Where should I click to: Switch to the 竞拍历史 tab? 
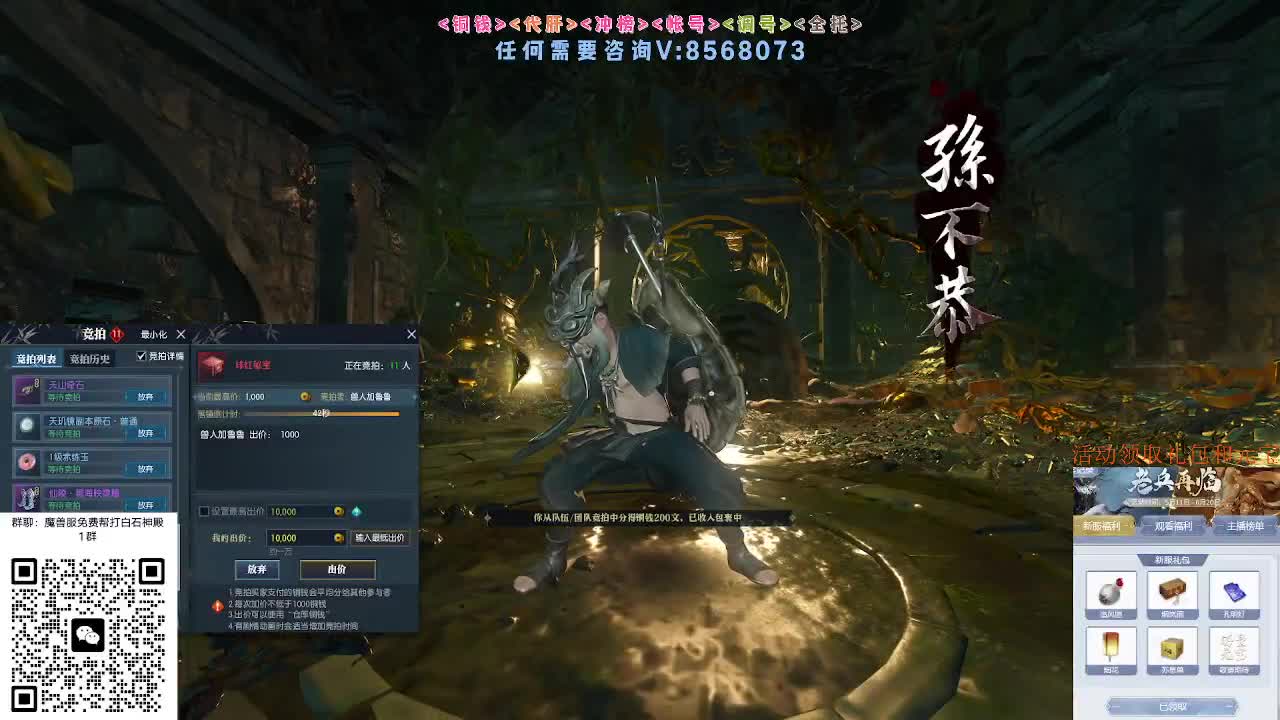click(90, 359)
